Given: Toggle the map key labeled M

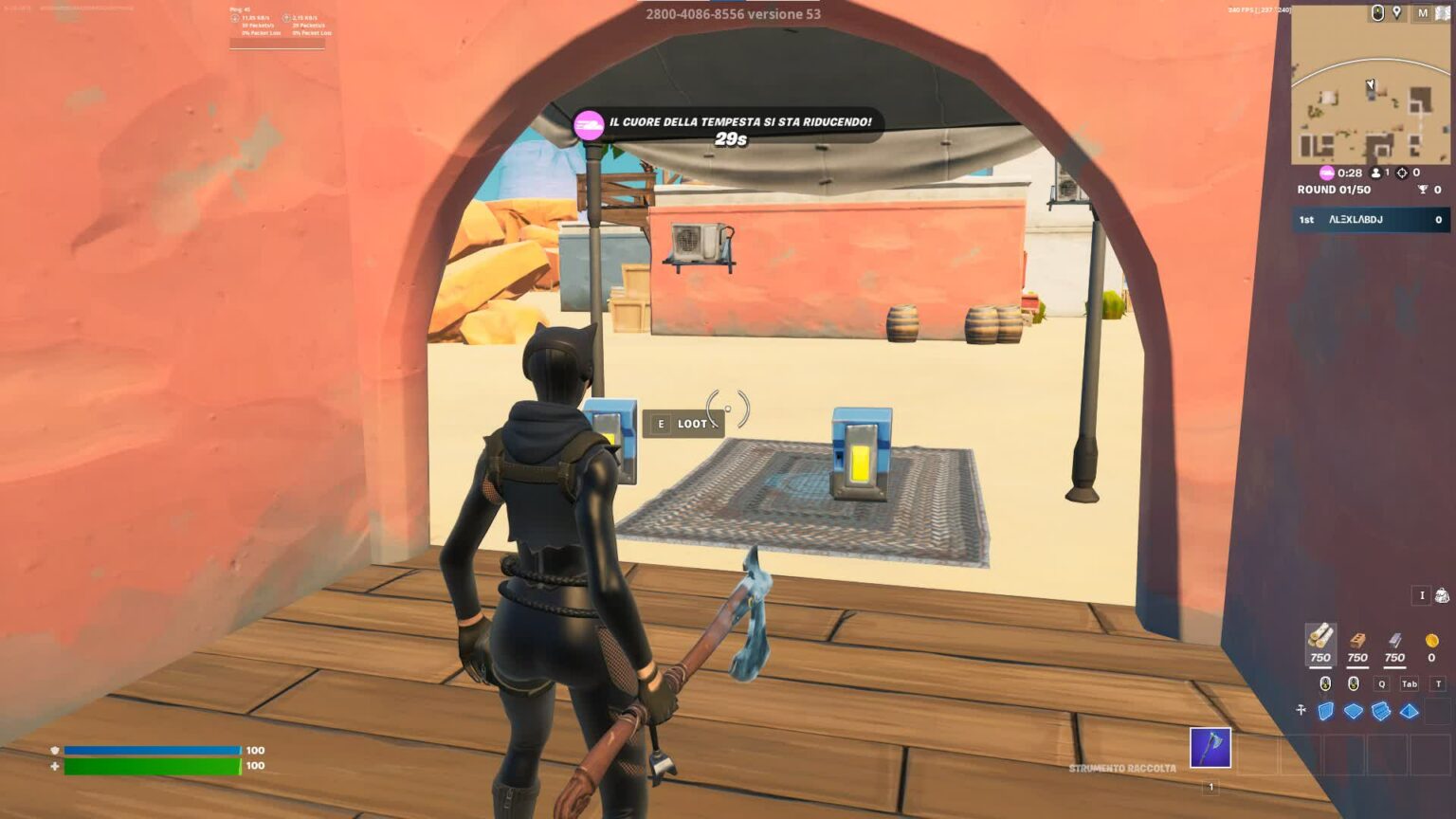Looking at the screenshot, I should 1421,12.
